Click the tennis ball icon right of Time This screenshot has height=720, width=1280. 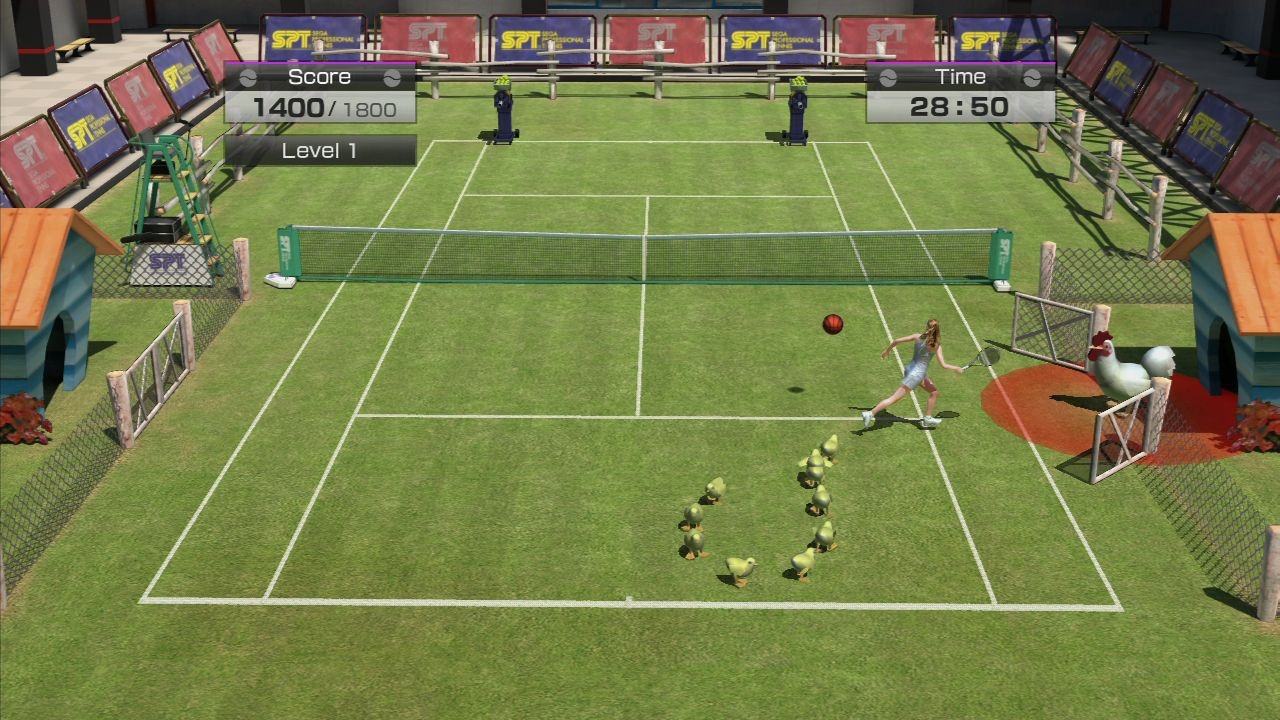click(x=1032, y=77)
